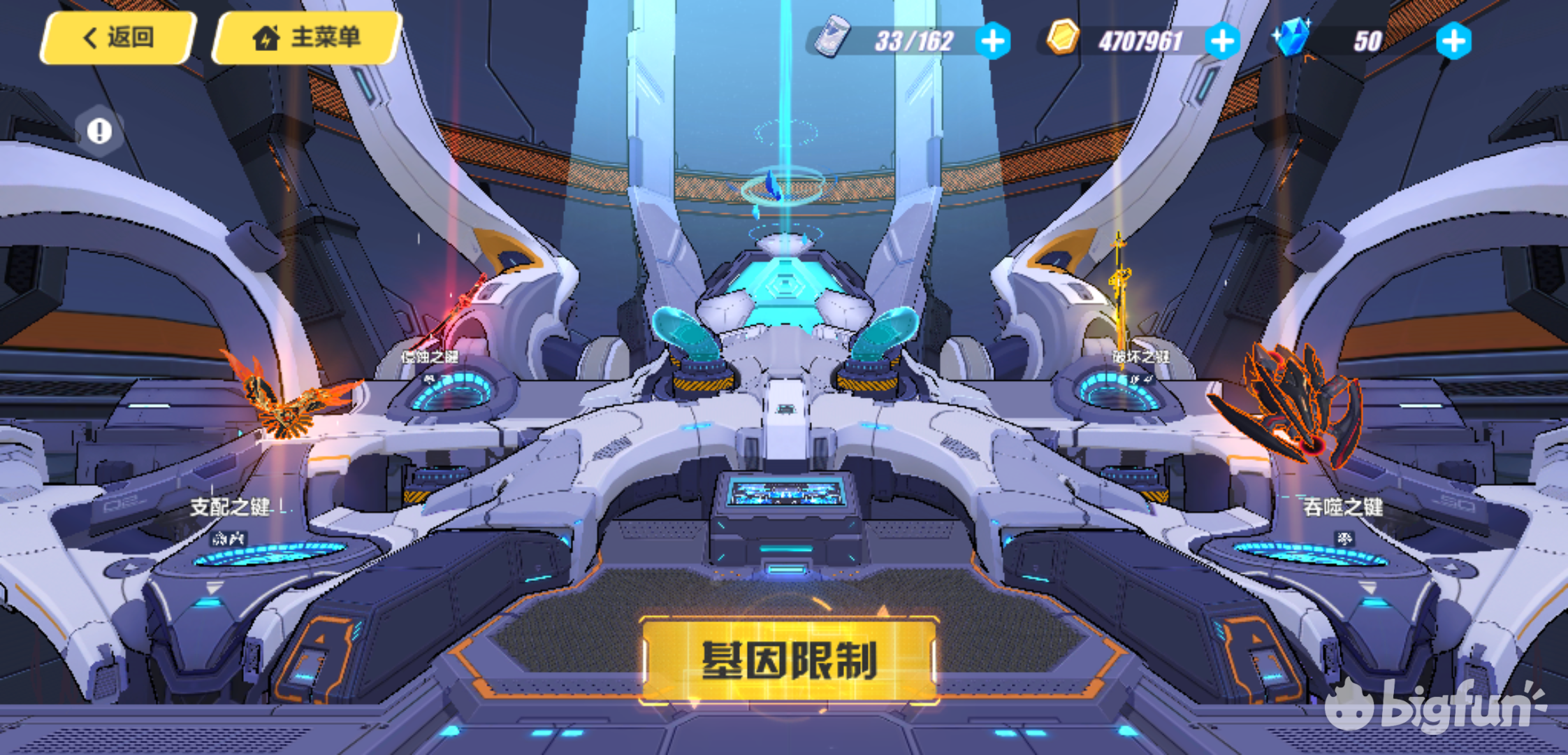Open the exclamation mark info icon

click(x=99, y=131)
